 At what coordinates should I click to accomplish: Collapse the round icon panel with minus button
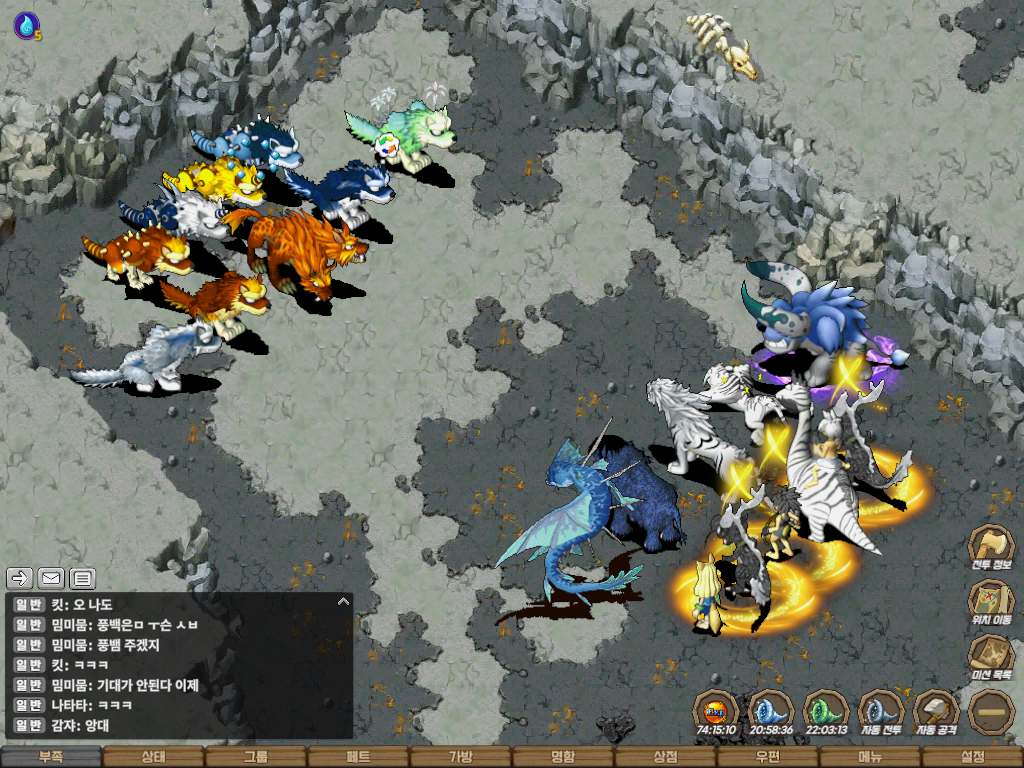coord(992,711)
